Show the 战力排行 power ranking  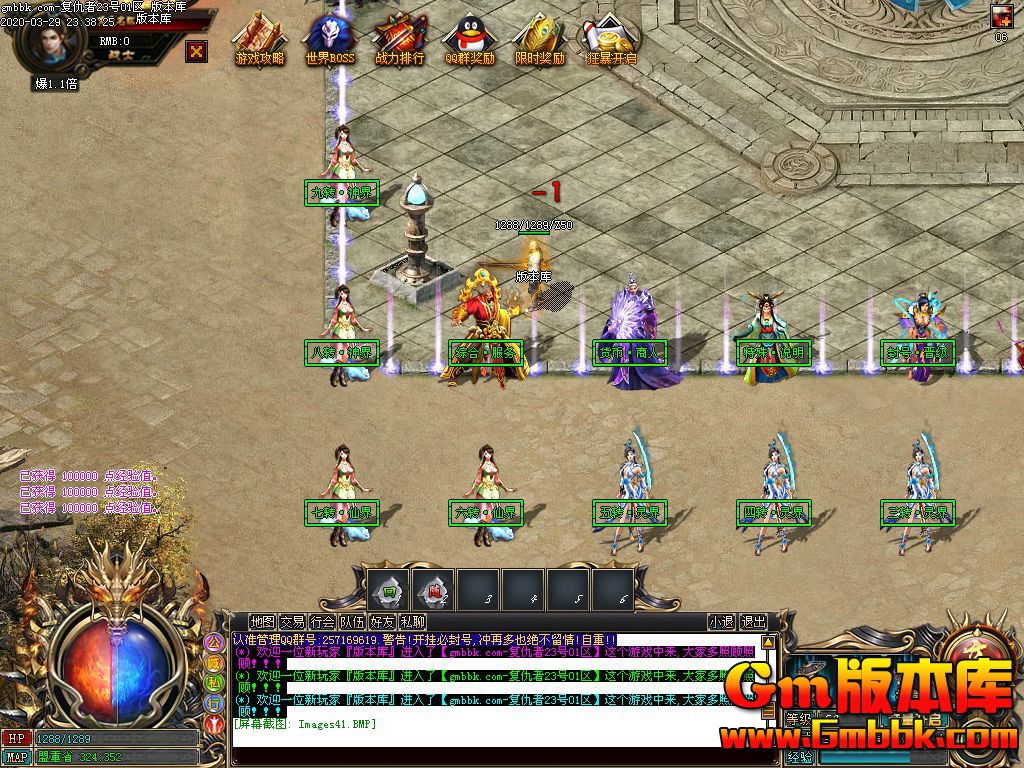coord(400,40)
